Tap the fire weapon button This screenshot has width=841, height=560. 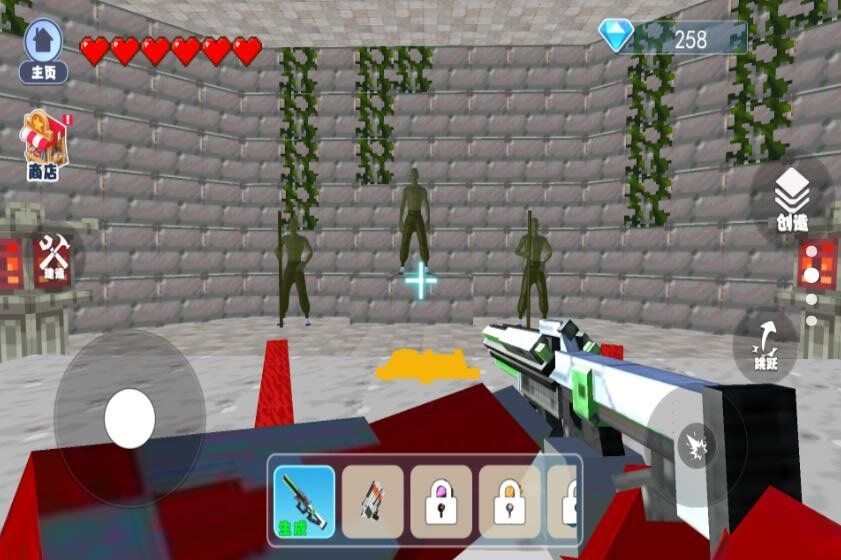[695, 445]
